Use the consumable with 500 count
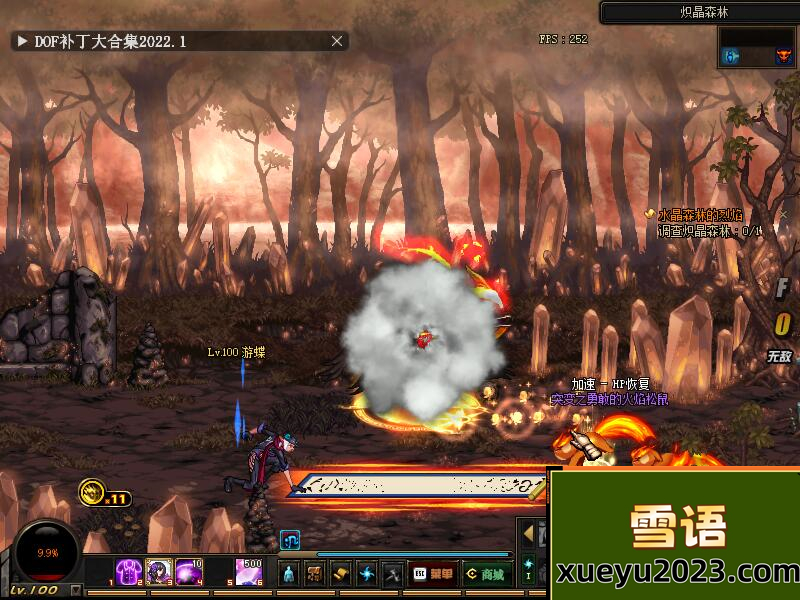Viewport: 800px width, 600px height. pyautogui.click(x=249, y=572)
